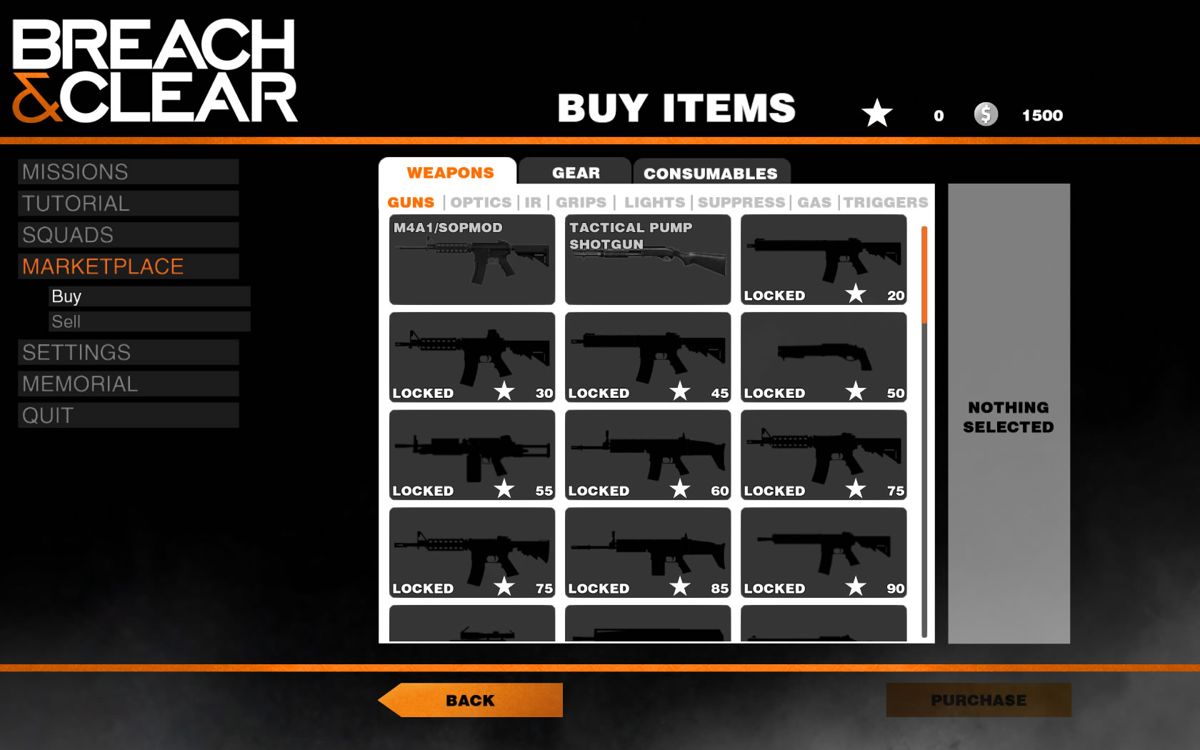Select the locked gun costing 20 stars
Image resolution: width=1200 pixels, height=750 pixels.
(x=824, y=260)
